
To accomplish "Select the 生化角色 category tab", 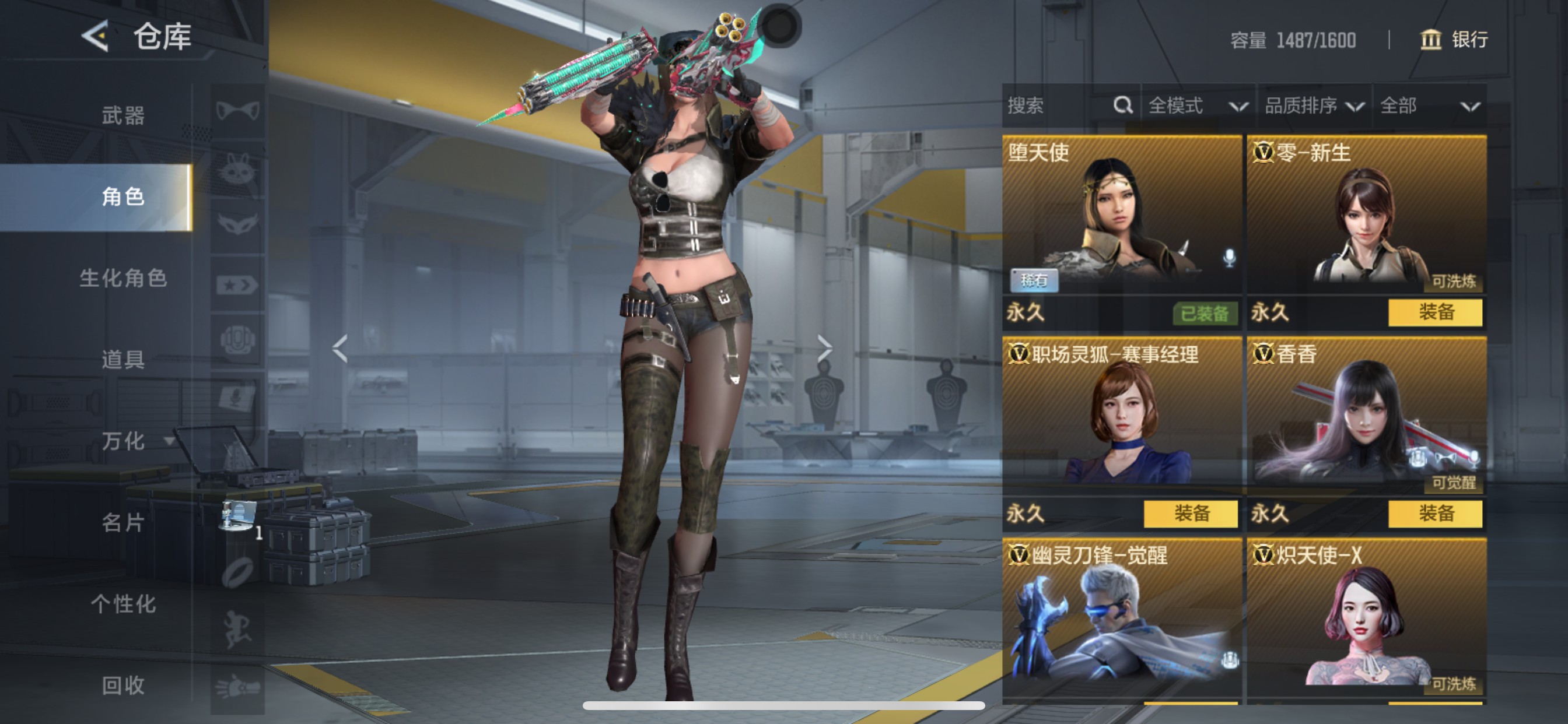I will tap(123, 278).
